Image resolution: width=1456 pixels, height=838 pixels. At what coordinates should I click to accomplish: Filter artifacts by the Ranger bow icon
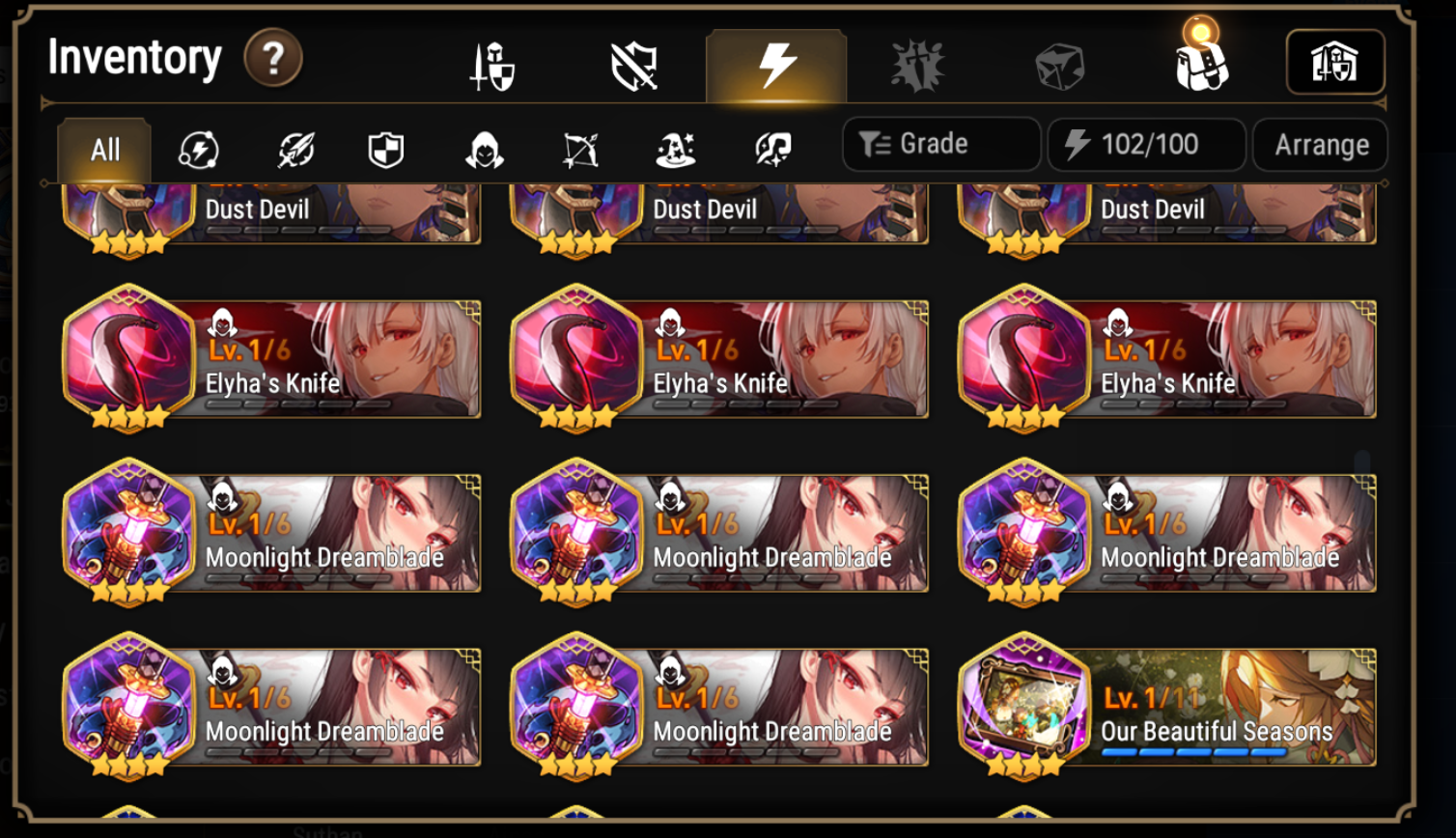pos(580,149)
